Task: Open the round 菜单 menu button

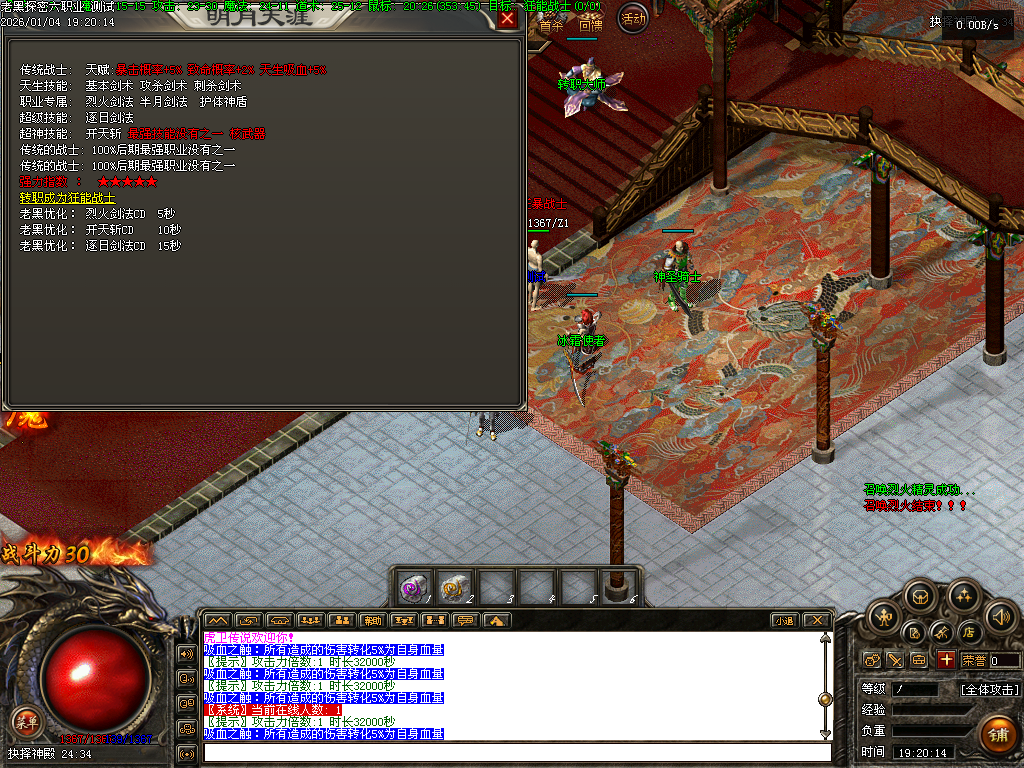Action: tap(27, 720)
